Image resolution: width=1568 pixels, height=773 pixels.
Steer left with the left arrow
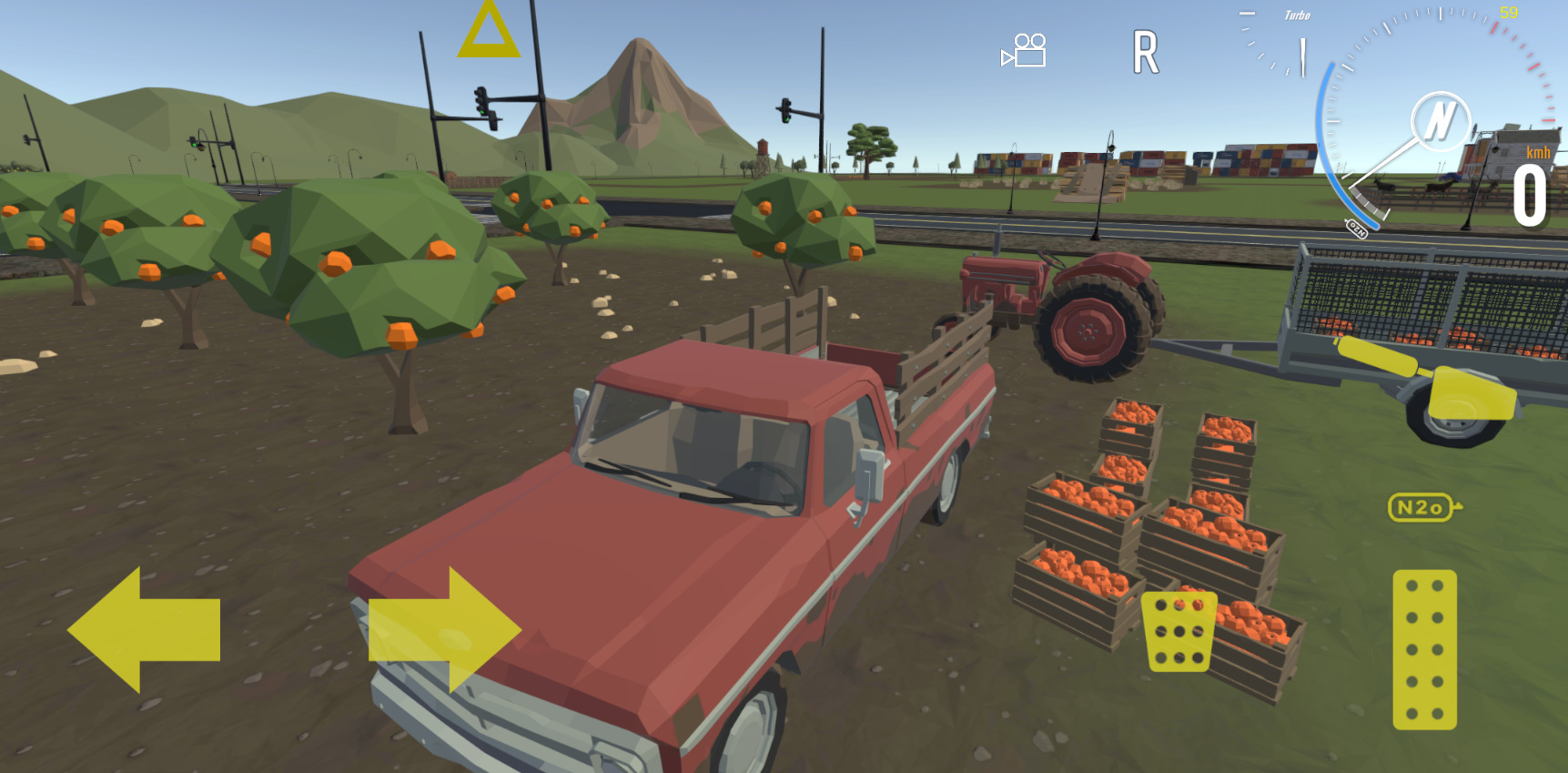[x=146, y=628]
